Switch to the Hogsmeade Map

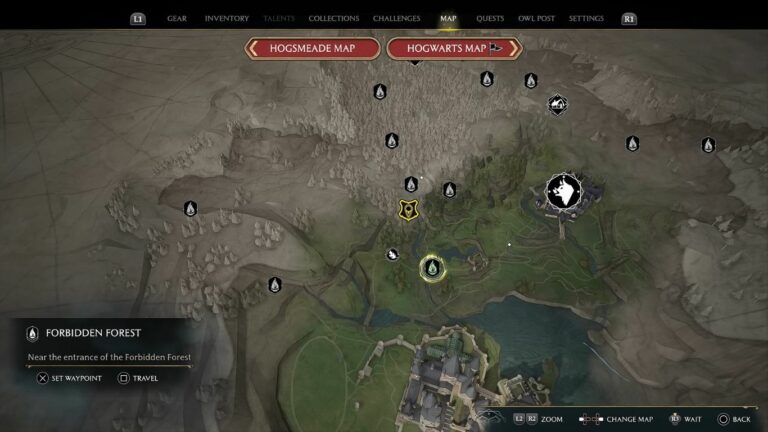313,48
